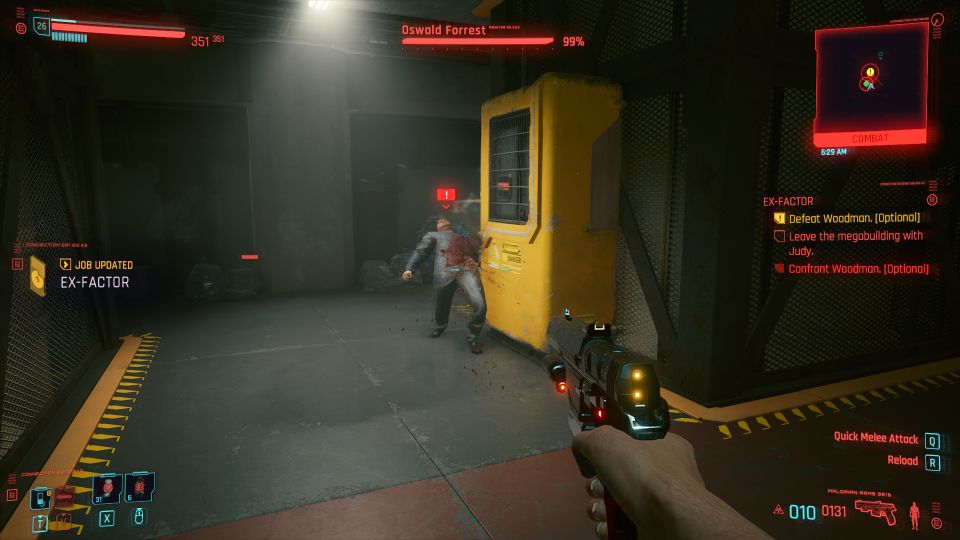Select the grenade slot with count 31
The height and width of the screenshot is (540, 960).
click(107, 488)
